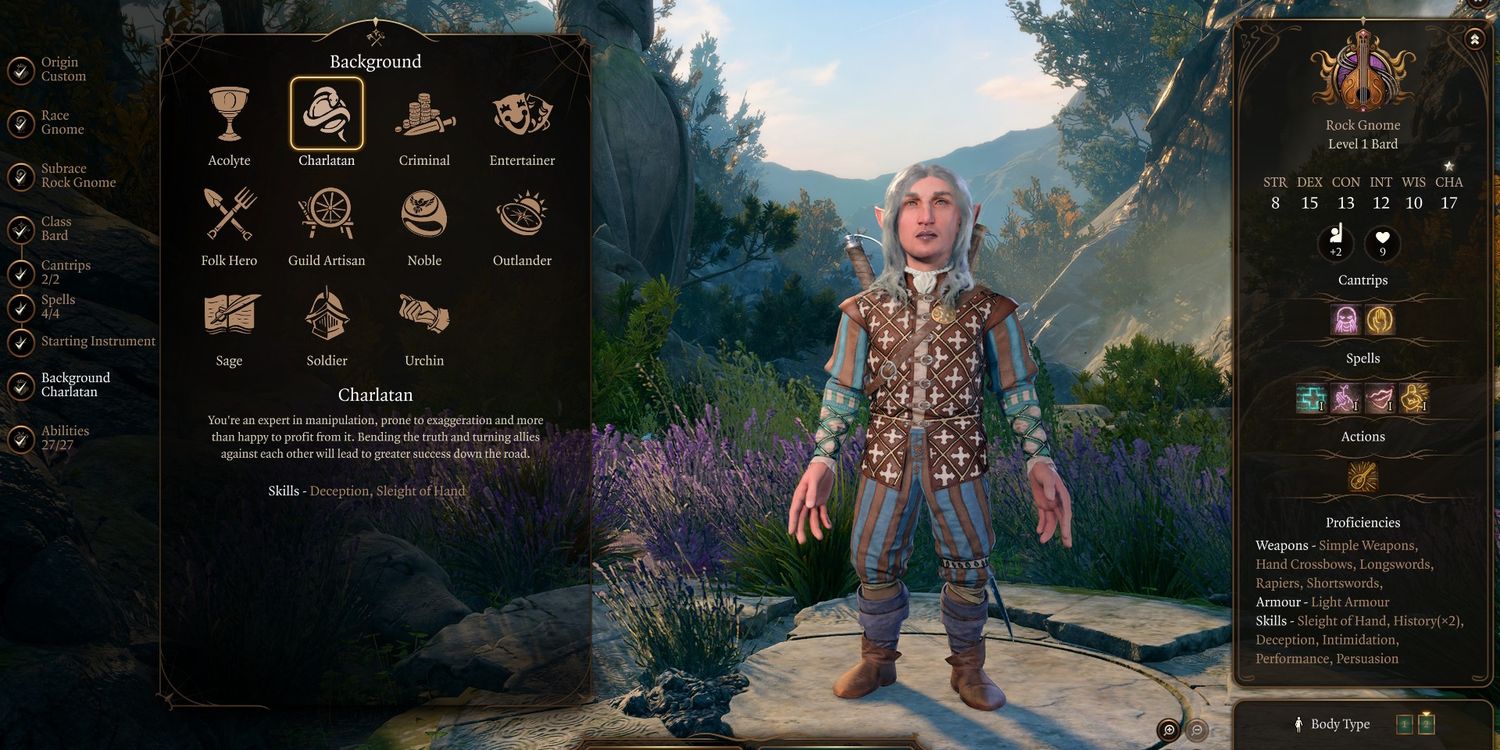Choose the Sage background
Image resolution: width=1500 pixels, height=750 pixels.
229,314
